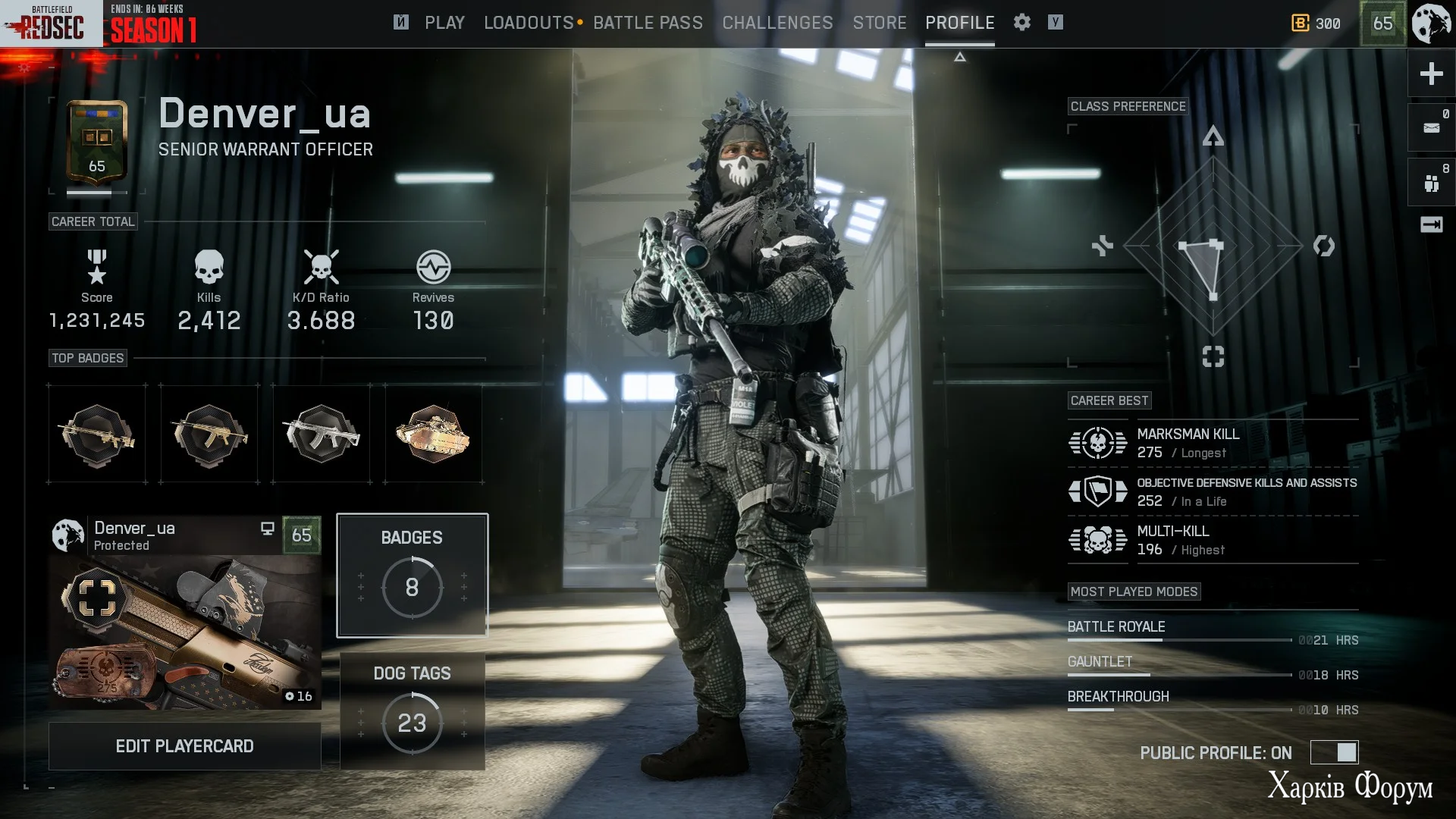Open the player avatar in top corner
This screenshot has width=1456, height=819.
point(1431,24)
